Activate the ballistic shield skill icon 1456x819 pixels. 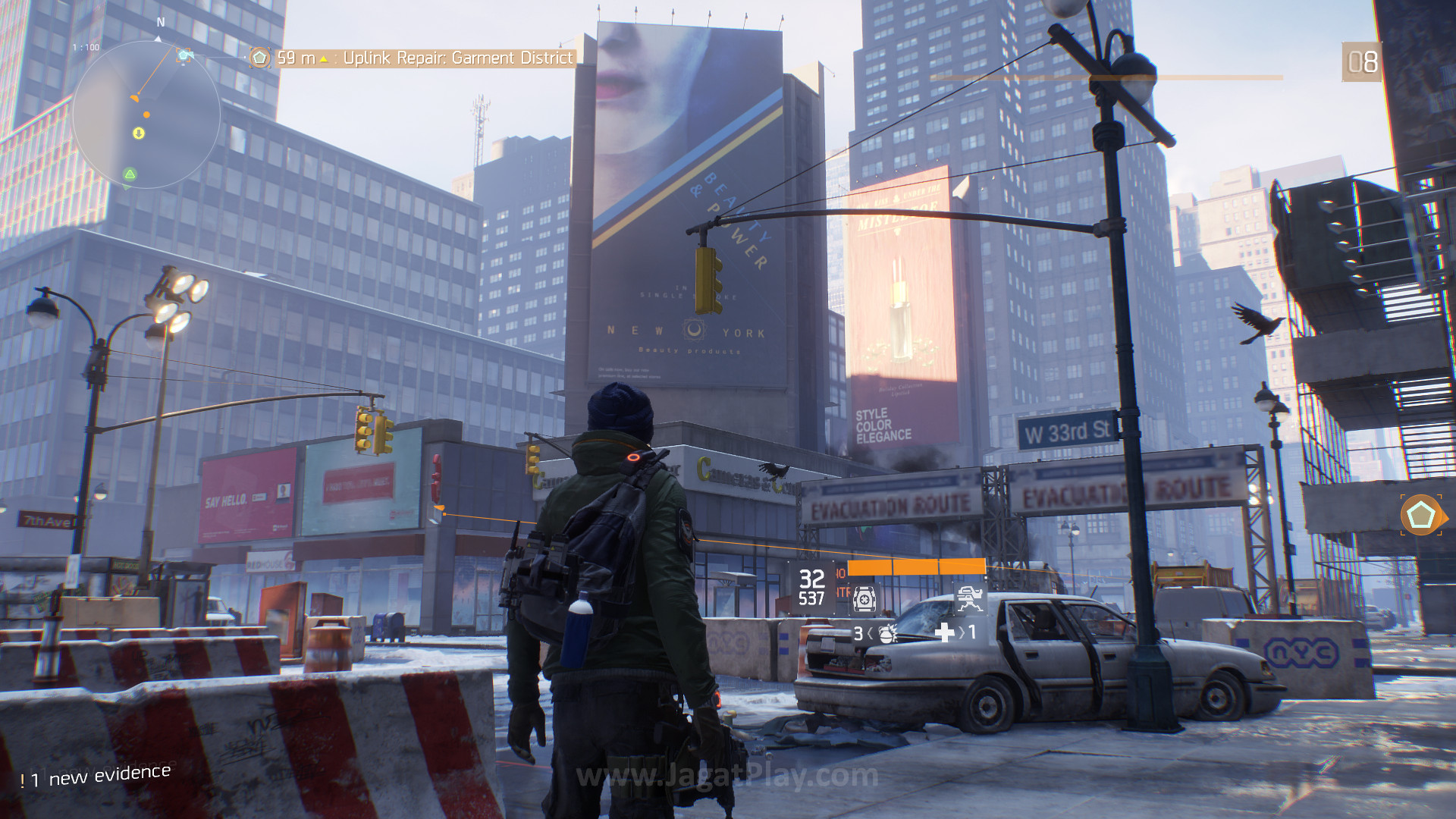pos(864,598)
